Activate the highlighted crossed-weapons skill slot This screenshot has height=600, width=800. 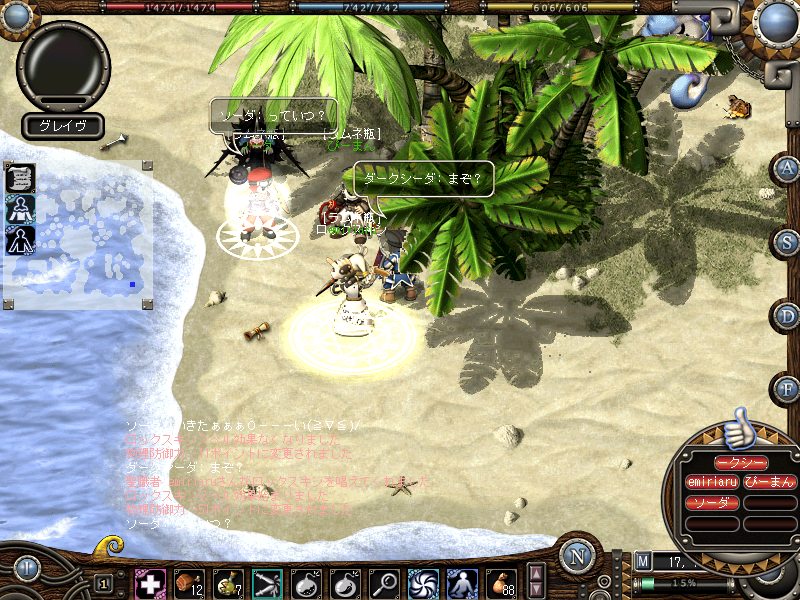pyautogui.click(x=267, y=582)
